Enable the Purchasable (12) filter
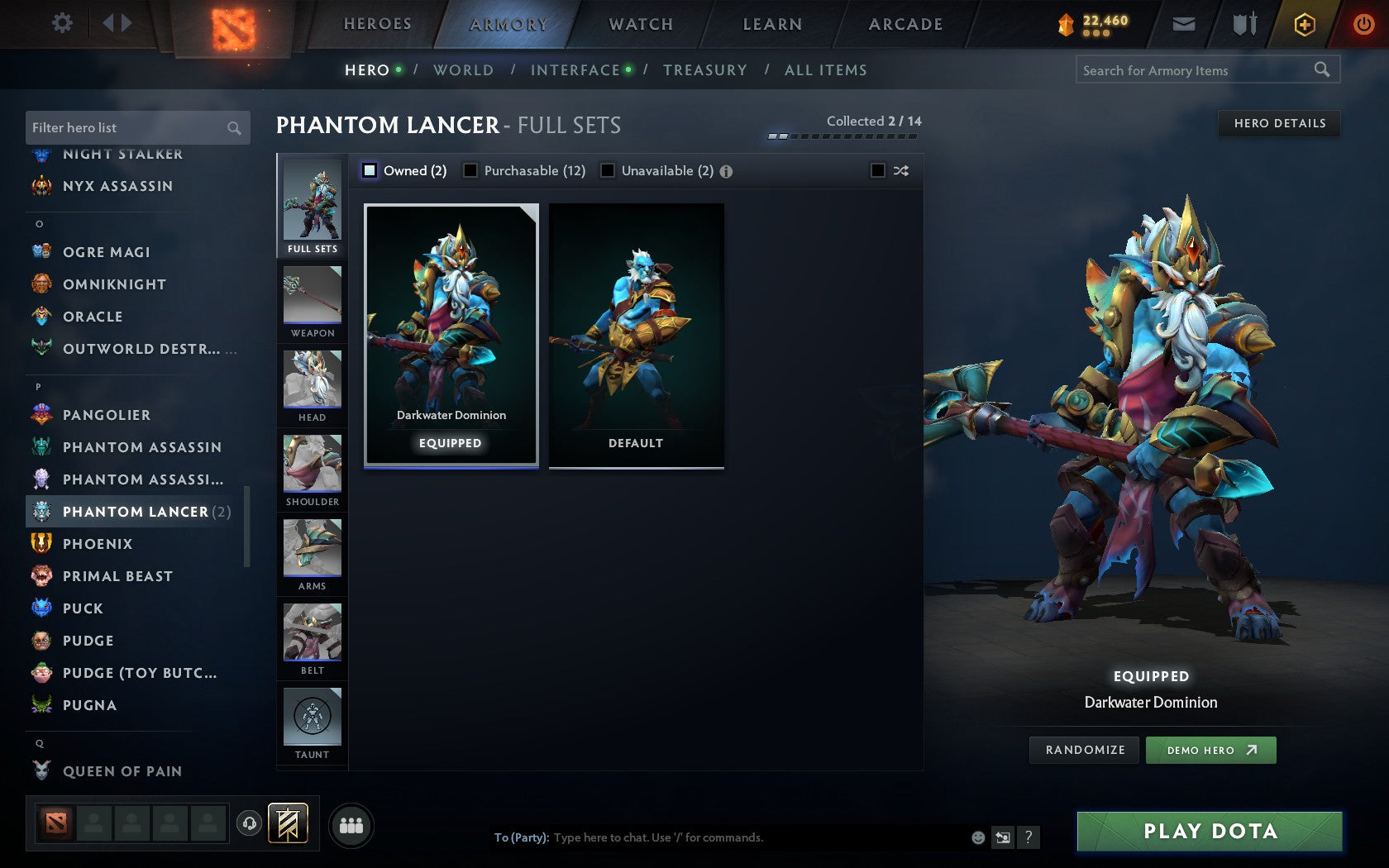The width and height of the screenshot is (1389, 868). click(471, 170)
